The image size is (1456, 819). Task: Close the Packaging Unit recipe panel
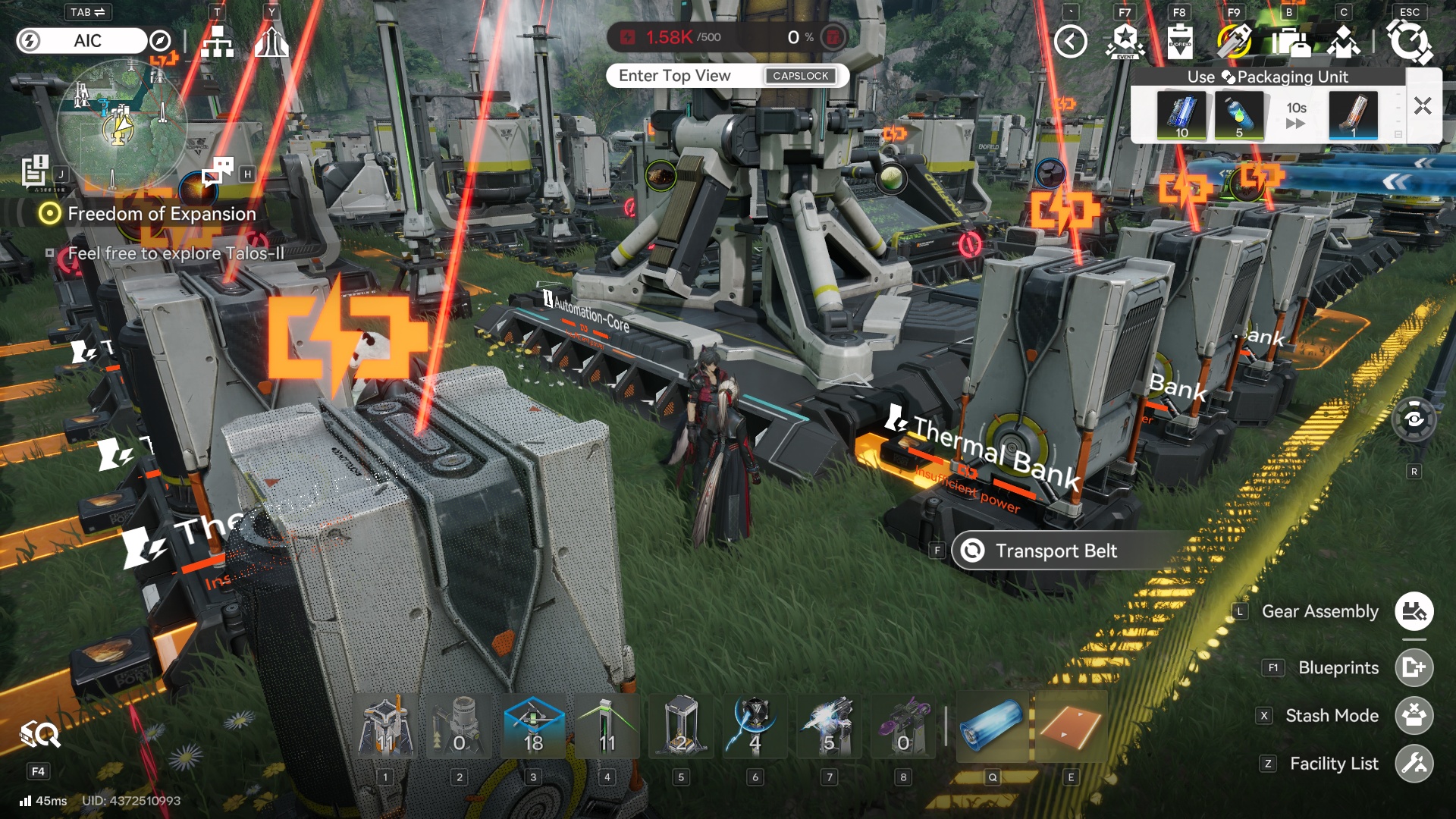[1423, 106]
